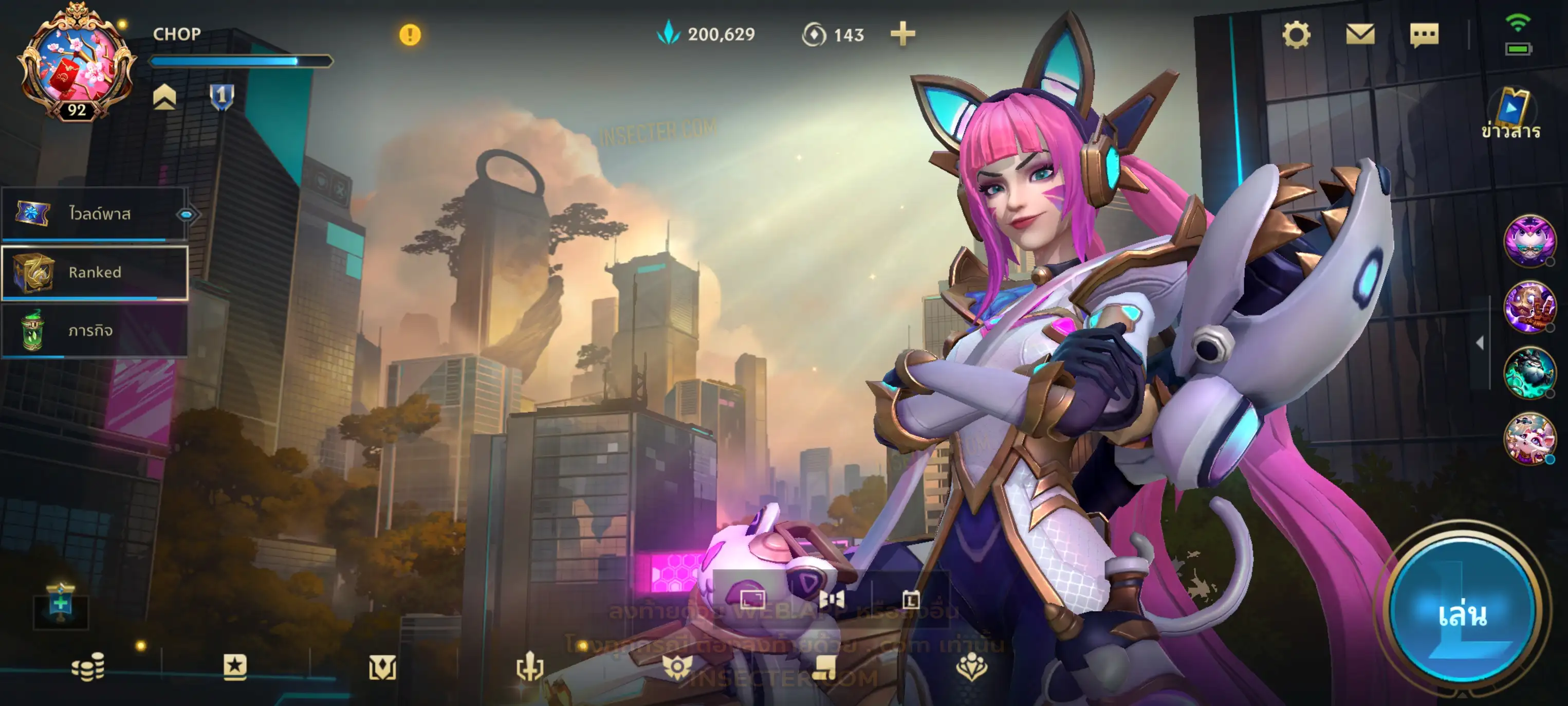Open the chat speech bubble
This screenshot has width=1568, height=706.
click(1424, 35)
